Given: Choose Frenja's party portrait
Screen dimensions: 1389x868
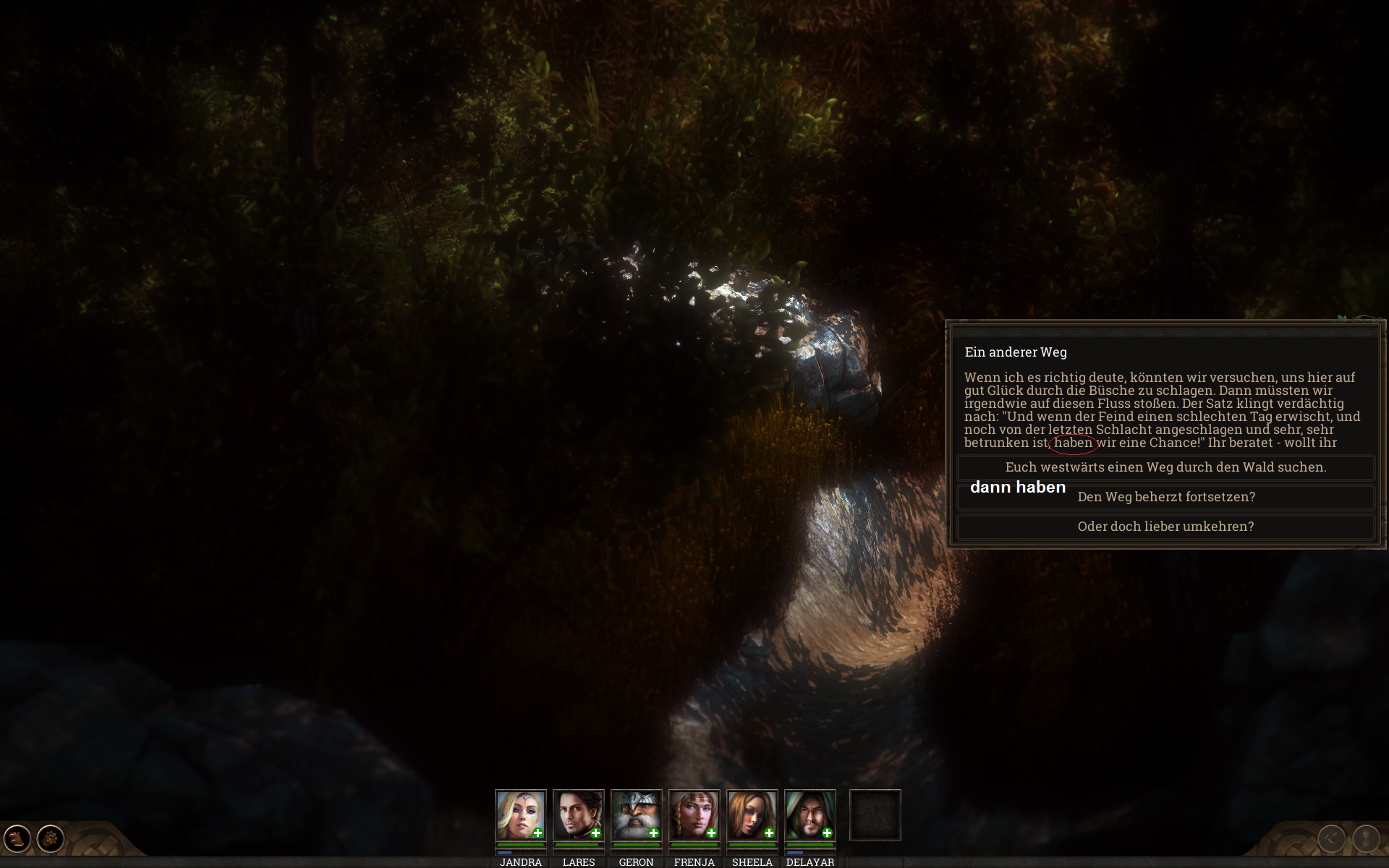Looking at the screenshot, I should click(693, 814).
